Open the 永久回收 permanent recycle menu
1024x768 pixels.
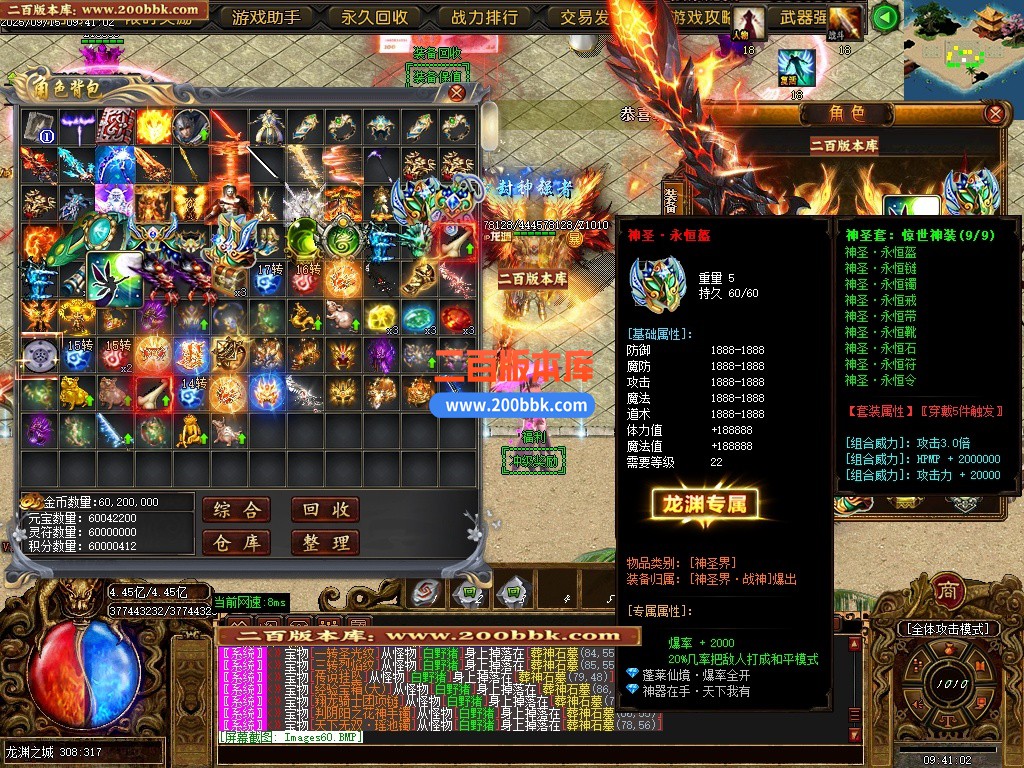(x=375, y=17)
